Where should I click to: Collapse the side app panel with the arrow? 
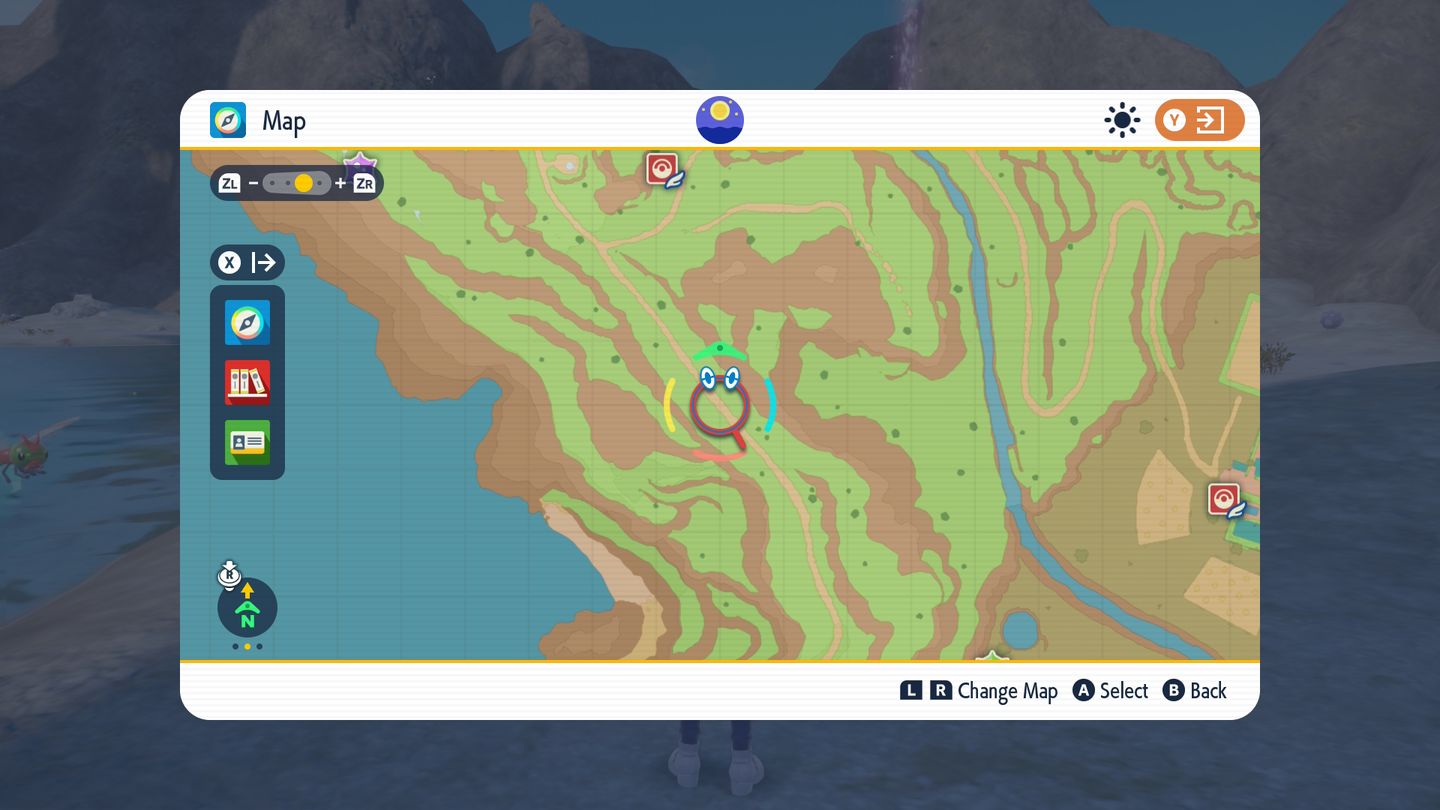click(x=248, y=263)
